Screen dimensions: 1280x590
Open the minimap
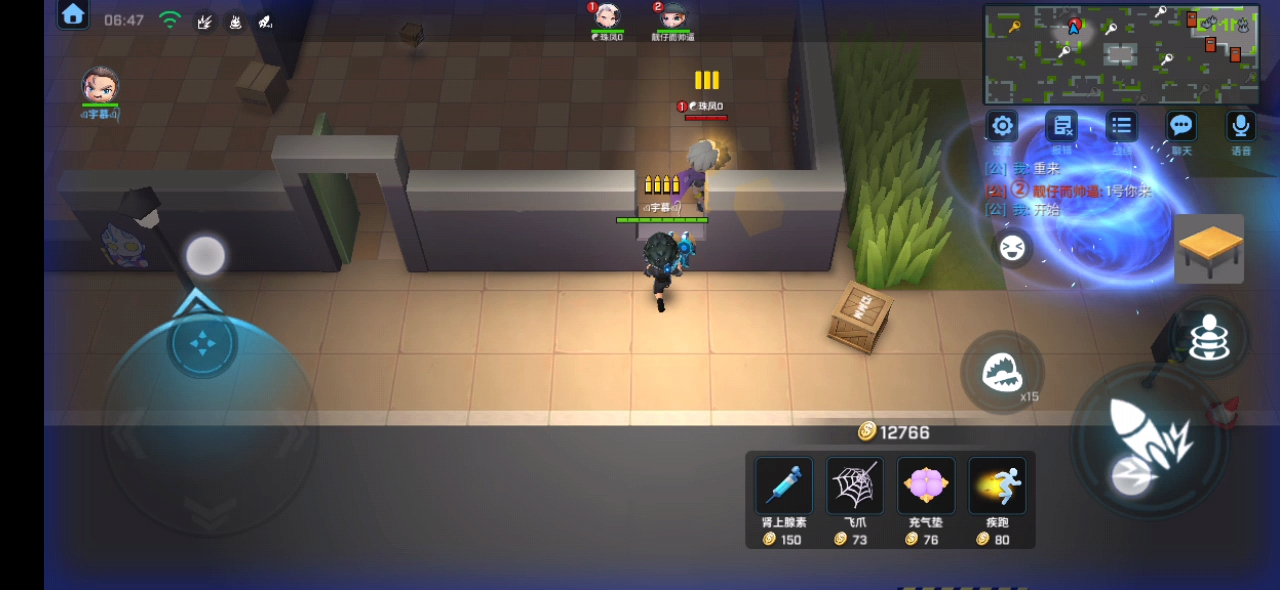pos(1121,54)
